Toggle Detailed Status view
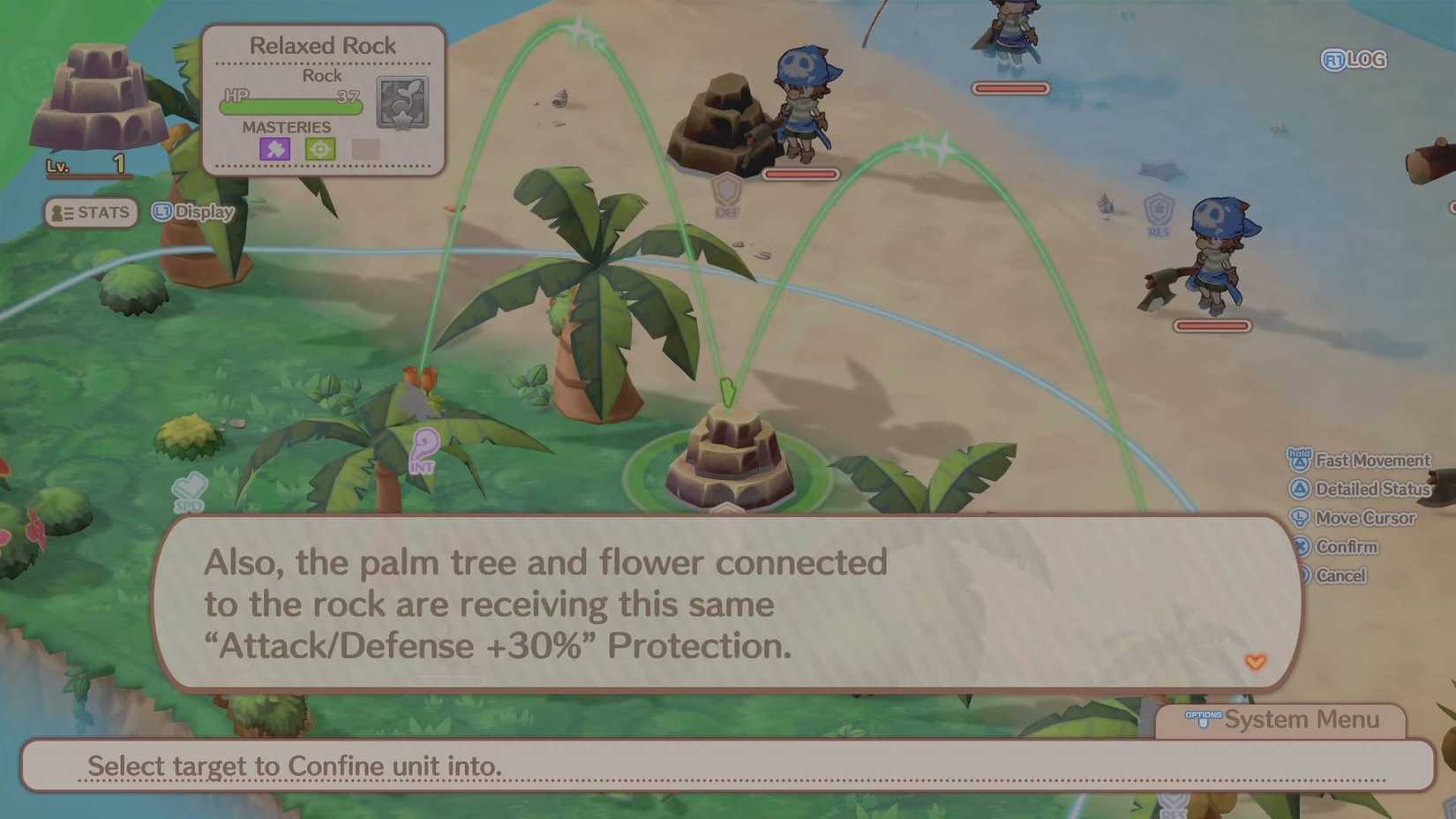 click(1372, 489)
